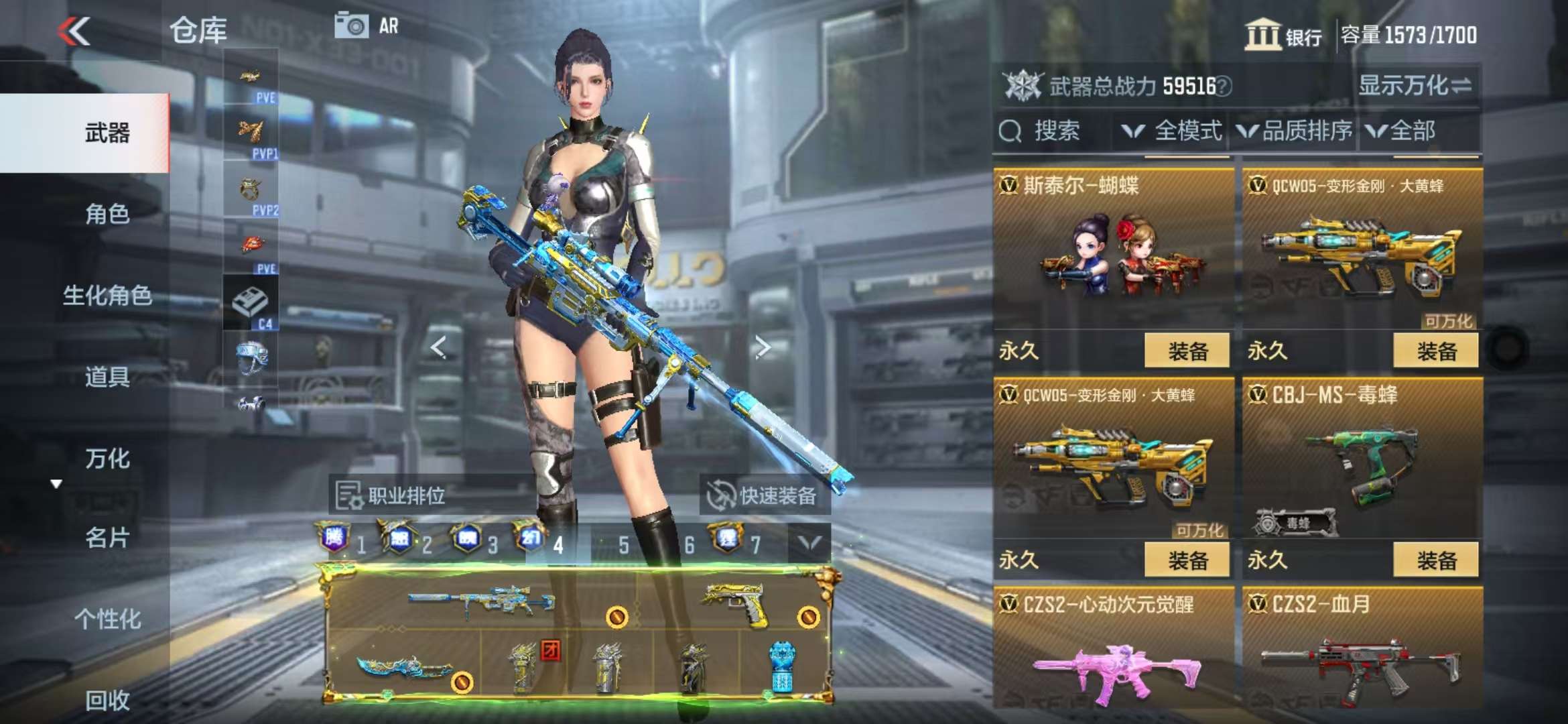This screenshot has width=1568, height=724.
Task: Open the 万化 tab
Action: tap(107, 459)
